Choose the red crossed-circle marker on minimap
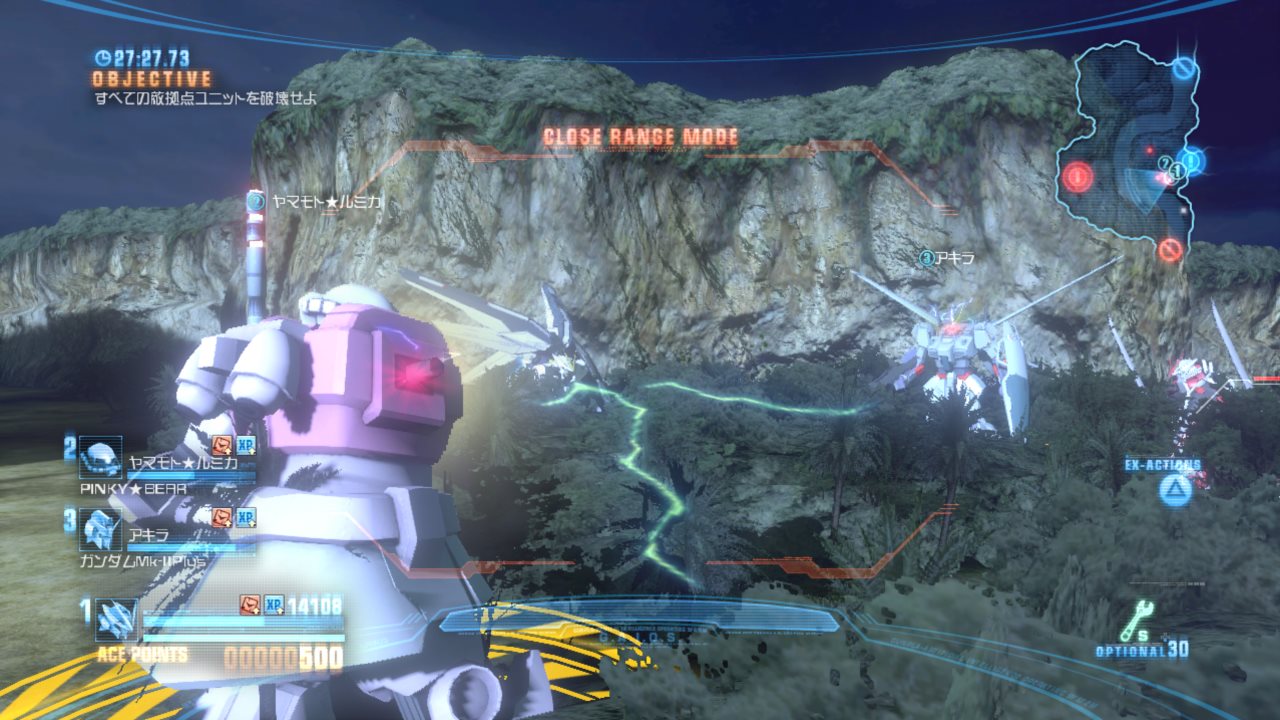The height and width of the screenshot is (720, 1280). click(1170, 249)
